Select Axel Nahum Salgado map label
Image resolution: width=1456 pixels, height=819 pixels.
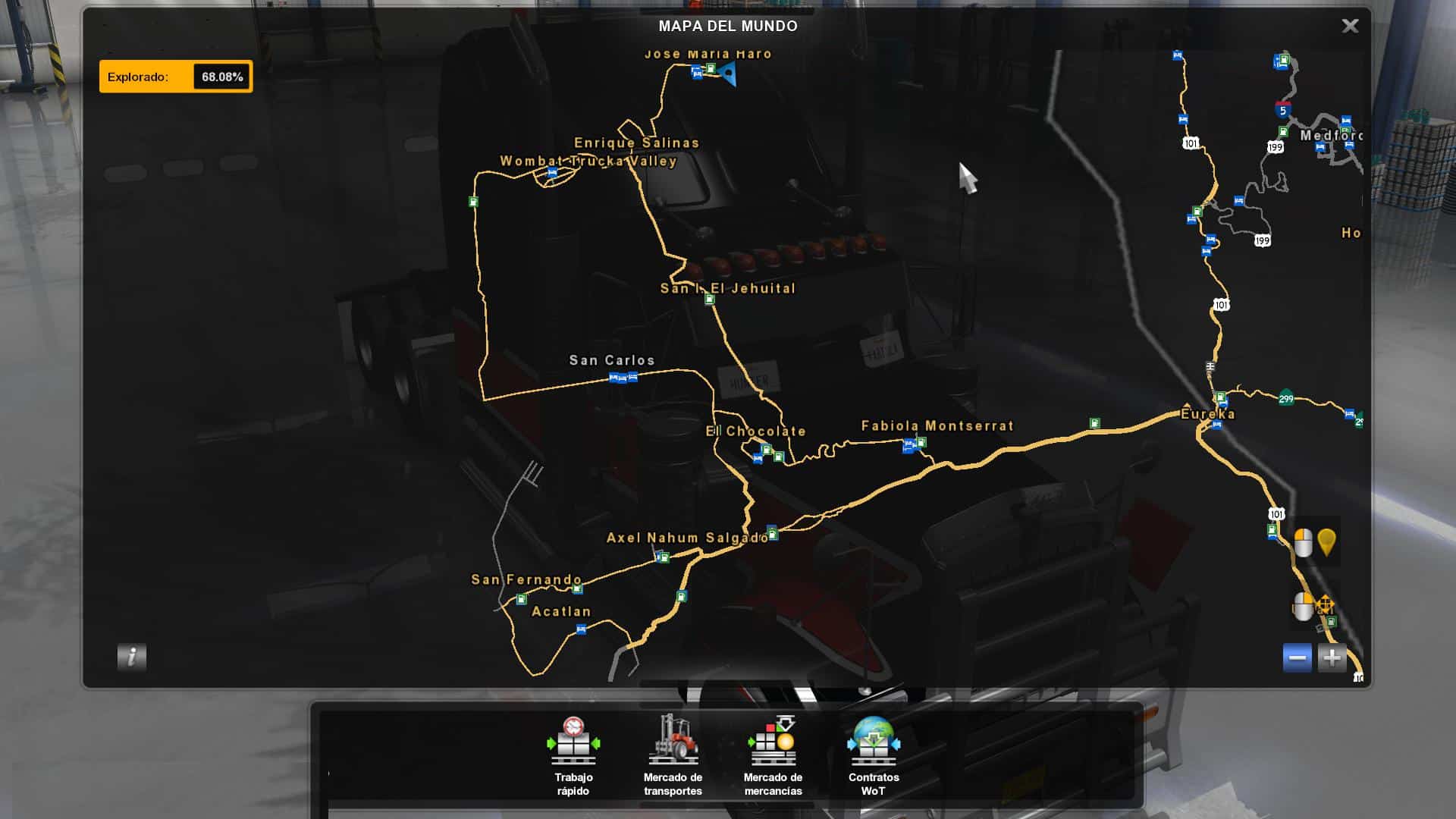(687, 538)
